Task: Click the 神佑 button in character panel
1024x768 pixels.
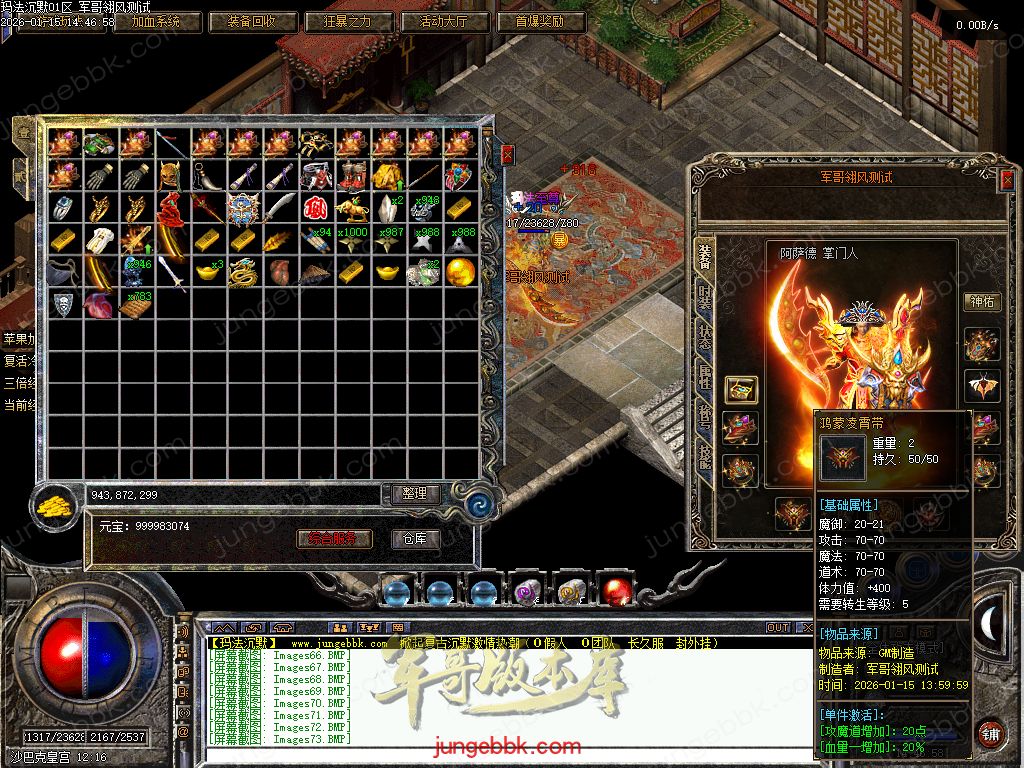Action: (x=981, y=301)
